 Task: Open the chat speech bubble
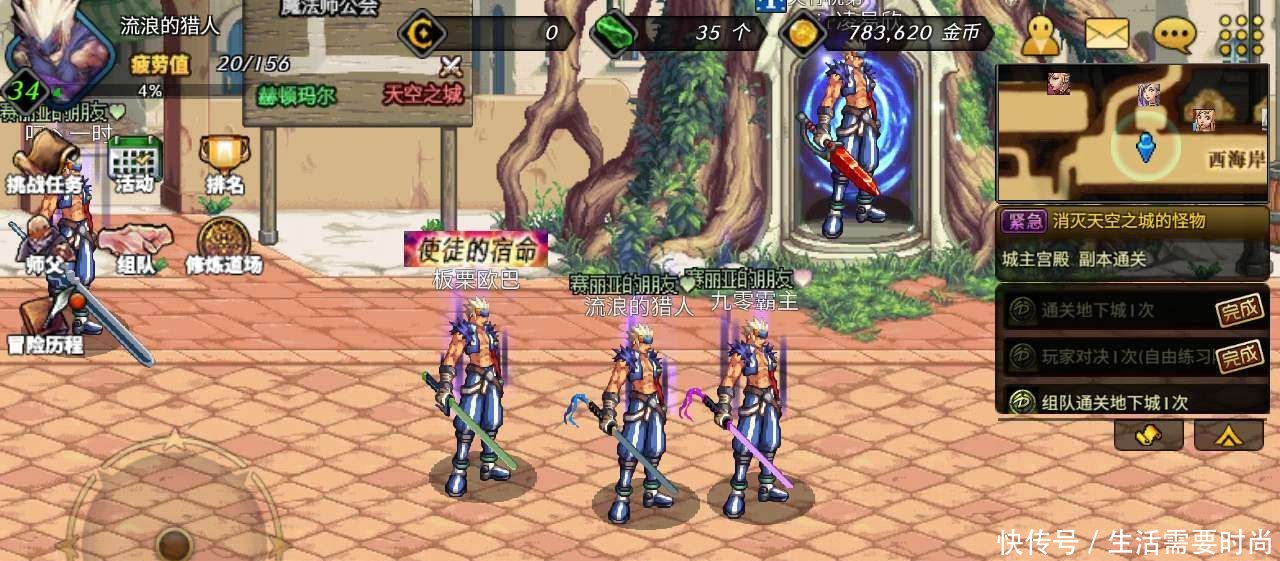click(x=1174, y=35)
